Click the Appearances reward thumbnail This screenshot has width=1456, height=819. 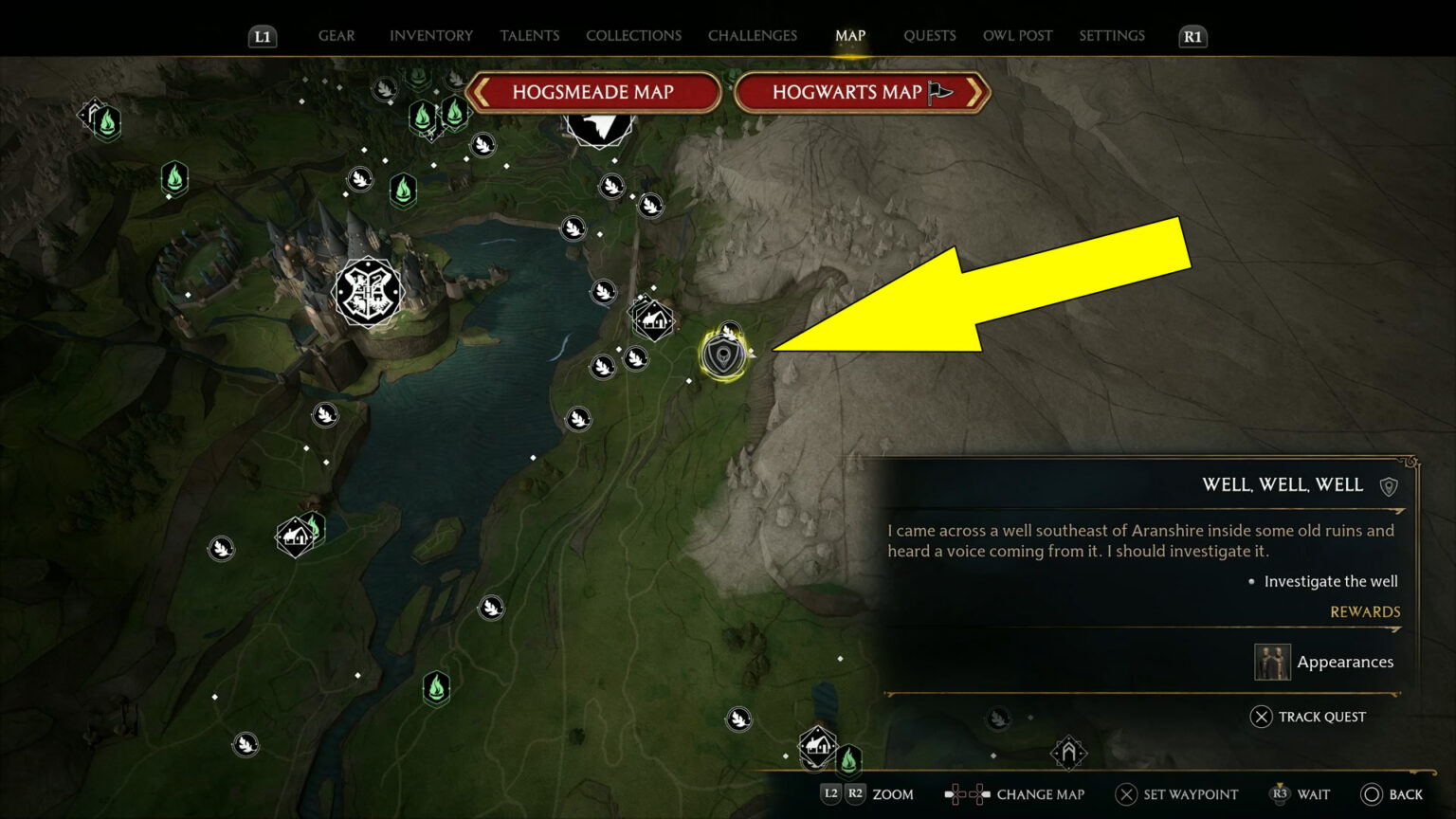tap(1272, 662)
